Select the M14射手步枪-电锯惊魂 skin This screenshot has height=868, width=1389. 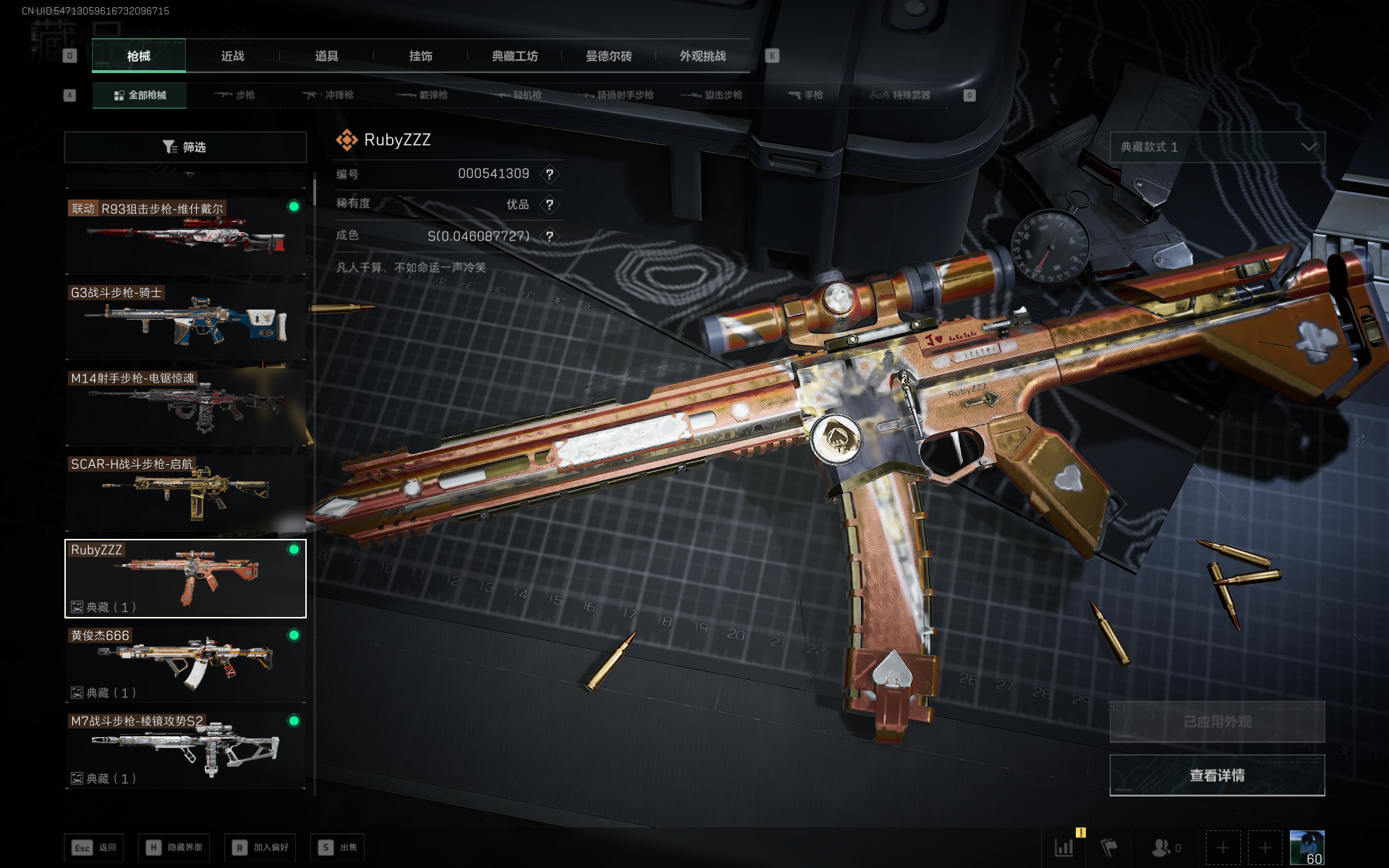coord(185,407)
